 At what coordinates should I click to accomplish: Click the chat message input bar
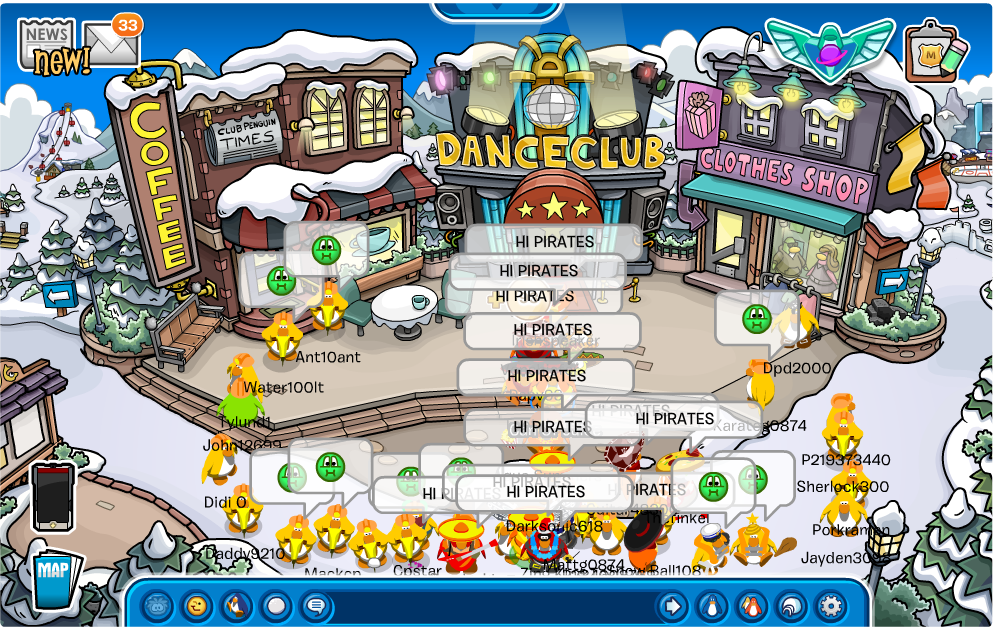(492, 606)
